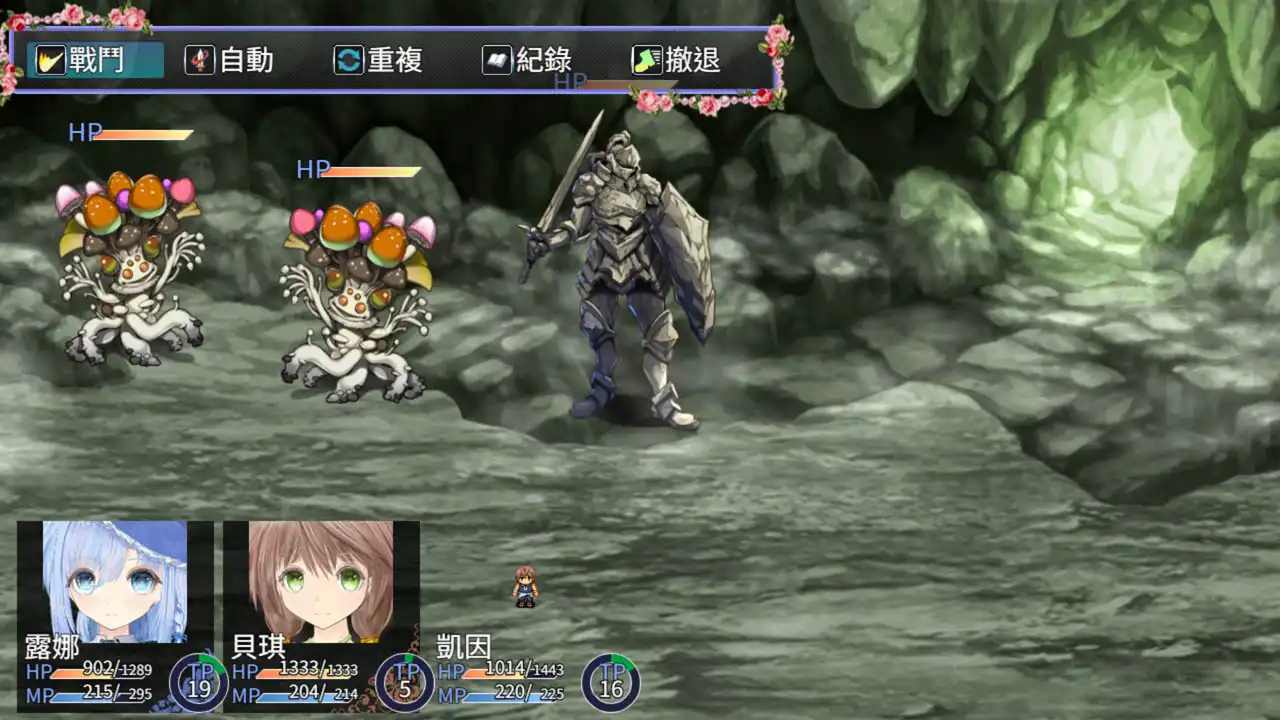1280x720 pixels.
Task: Click the blue cycling arrows icon on 重複
Action: pyautogui.click(x=347, y=60)
